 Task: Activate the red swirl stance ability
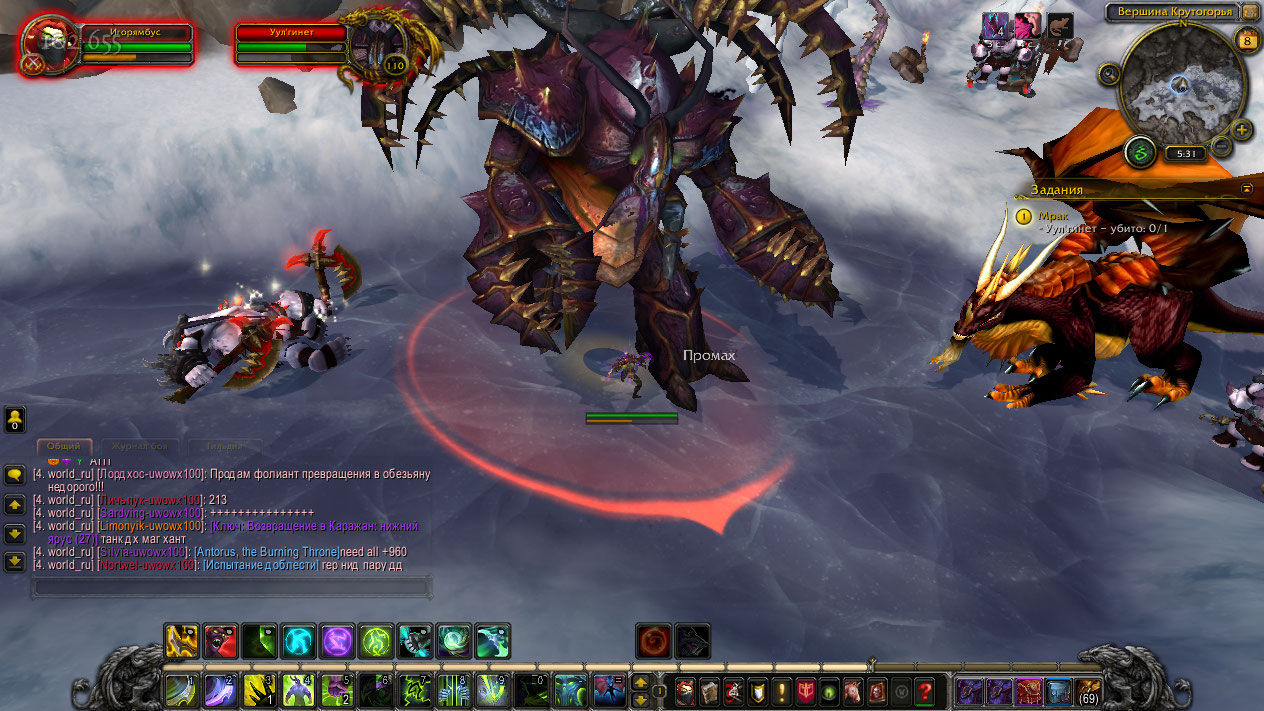pyautogui.click(x=652, y=640)
